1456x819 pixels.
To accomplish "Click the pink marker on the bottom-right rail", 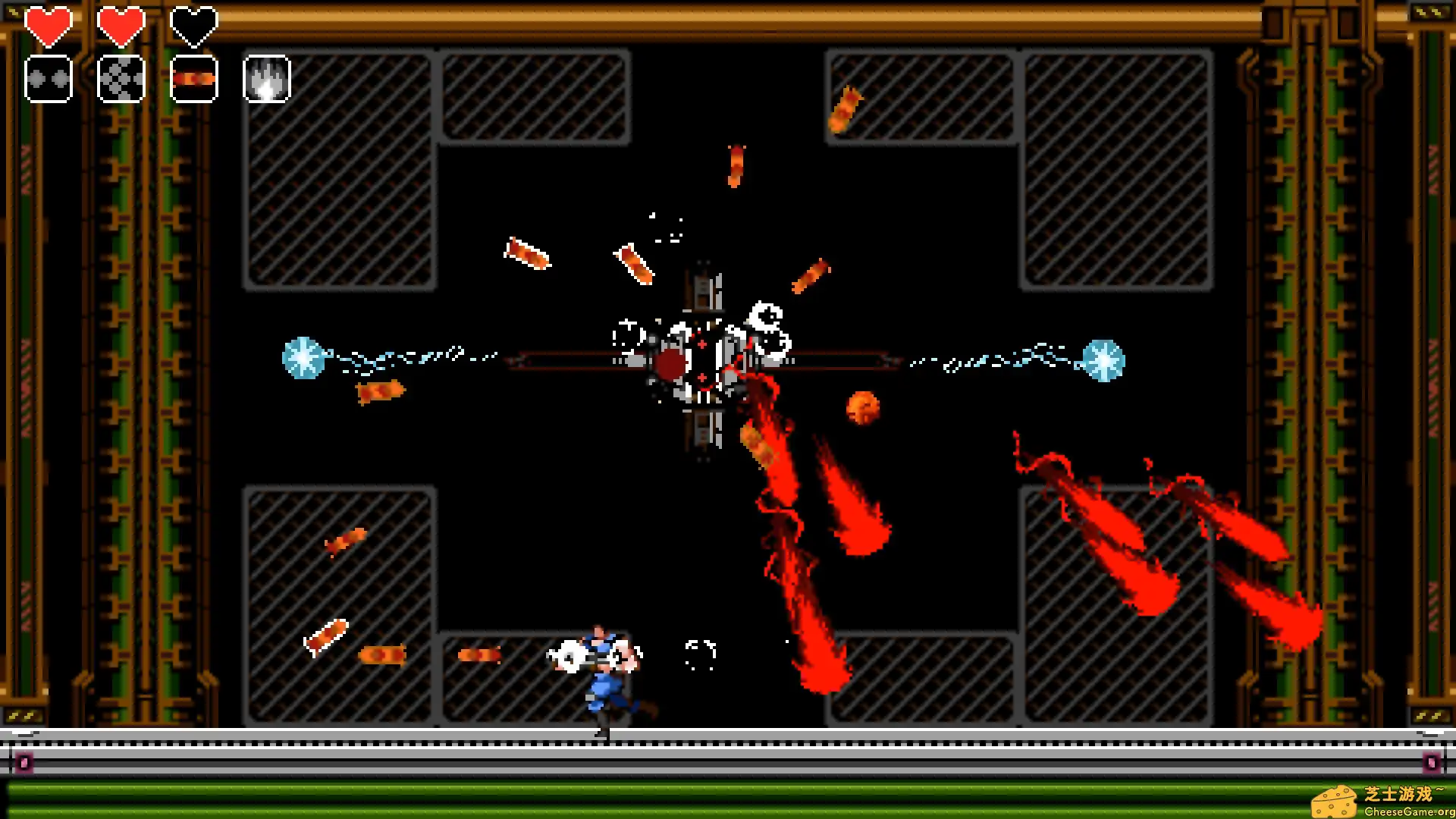I will [x=1430, y=762].
